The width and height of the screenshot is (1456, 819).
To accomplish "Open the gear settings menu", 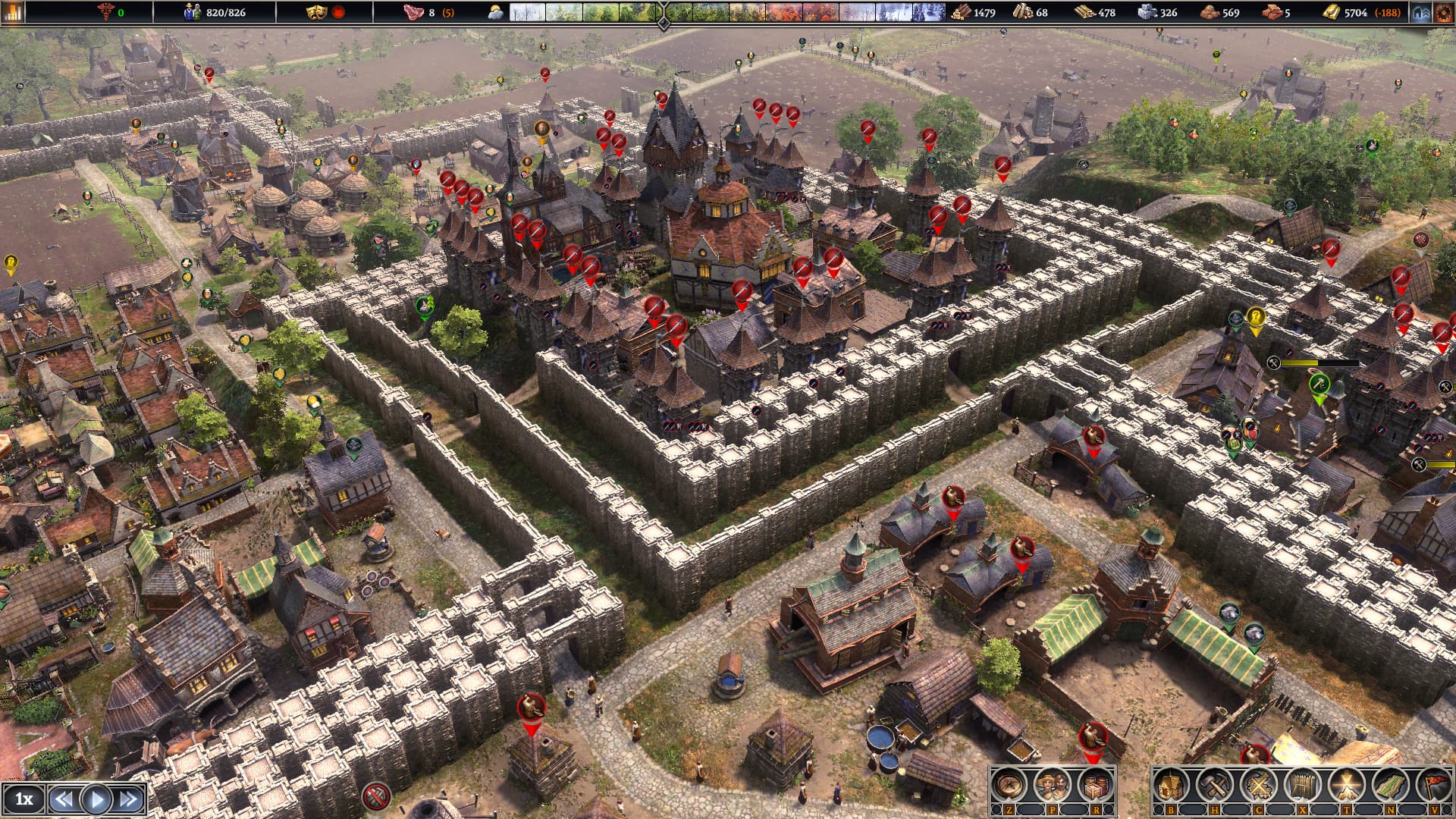I will [1443, 12].
